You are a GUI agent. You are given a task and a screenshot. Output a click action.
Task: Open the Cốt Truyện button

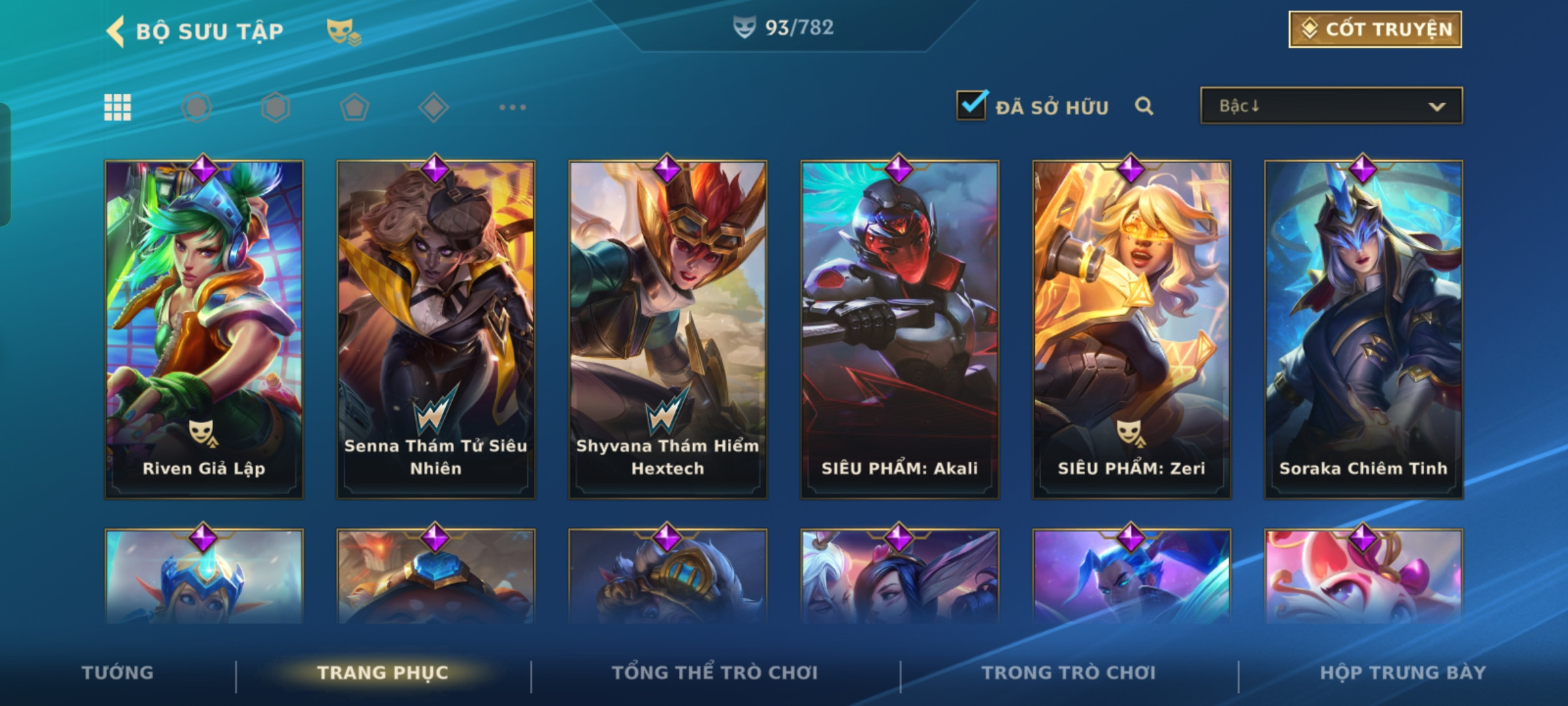(1375, 29)
